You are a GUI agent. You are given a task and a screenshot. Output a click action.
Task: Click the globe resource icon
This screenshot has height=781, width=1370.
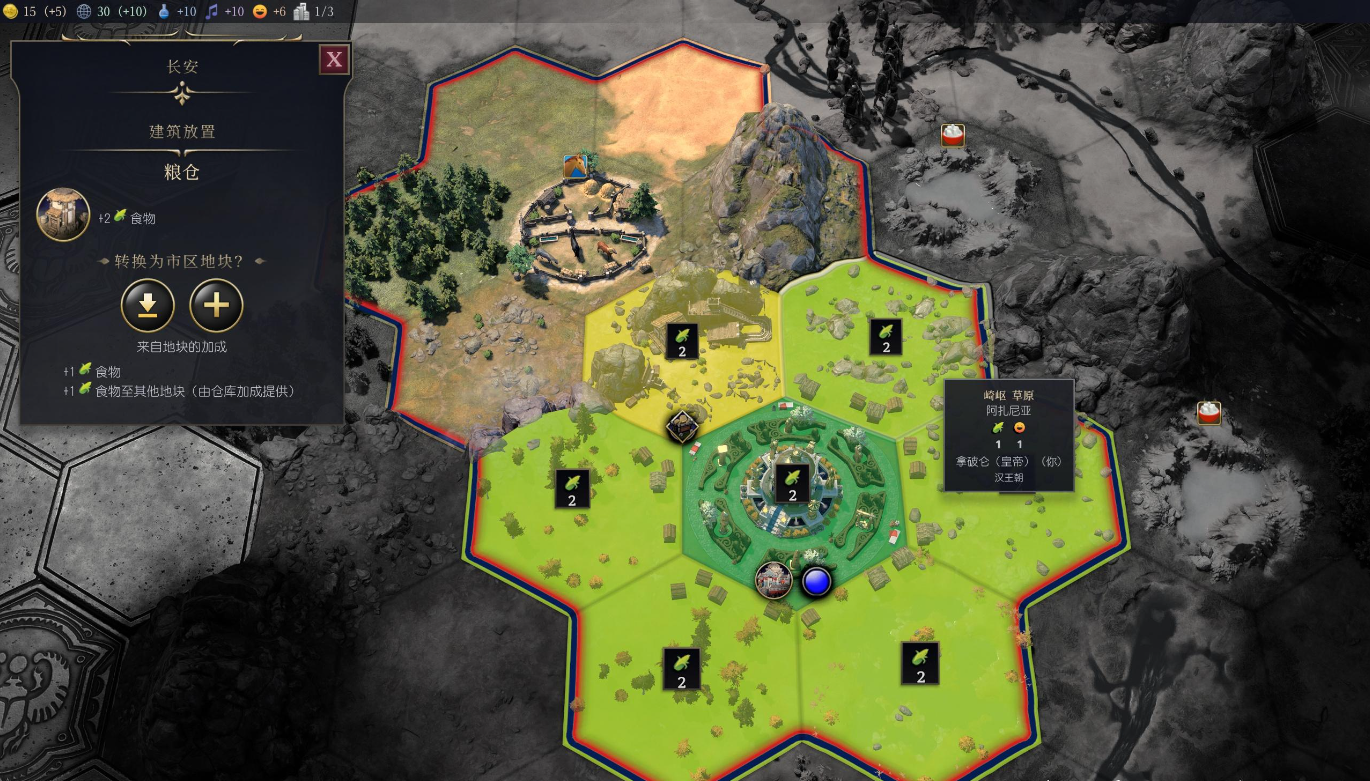coord(84,11)
